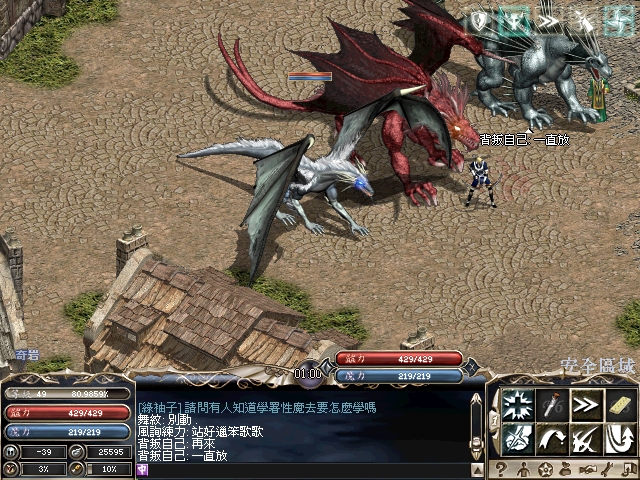
Task: Open the handshake trade button
Action: coord(589,470)
